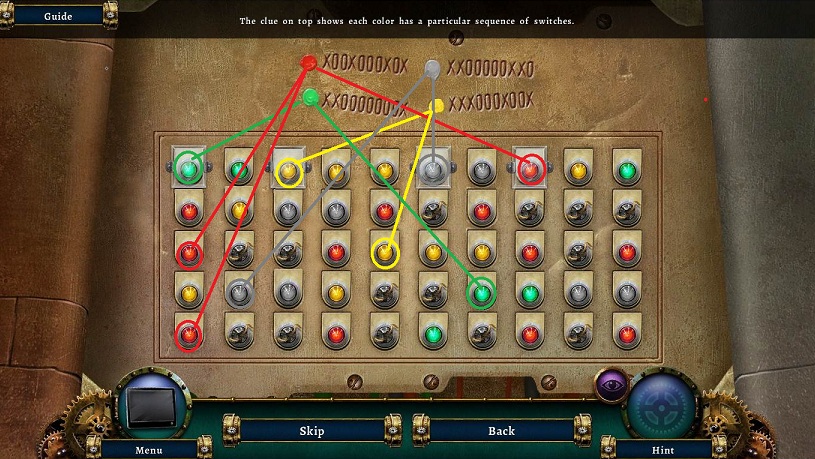Image resolution: width=815 pixels, height=459 pixels.
Task: Flip the yellow-circled switch in the top row
Action: coord(288,172)
